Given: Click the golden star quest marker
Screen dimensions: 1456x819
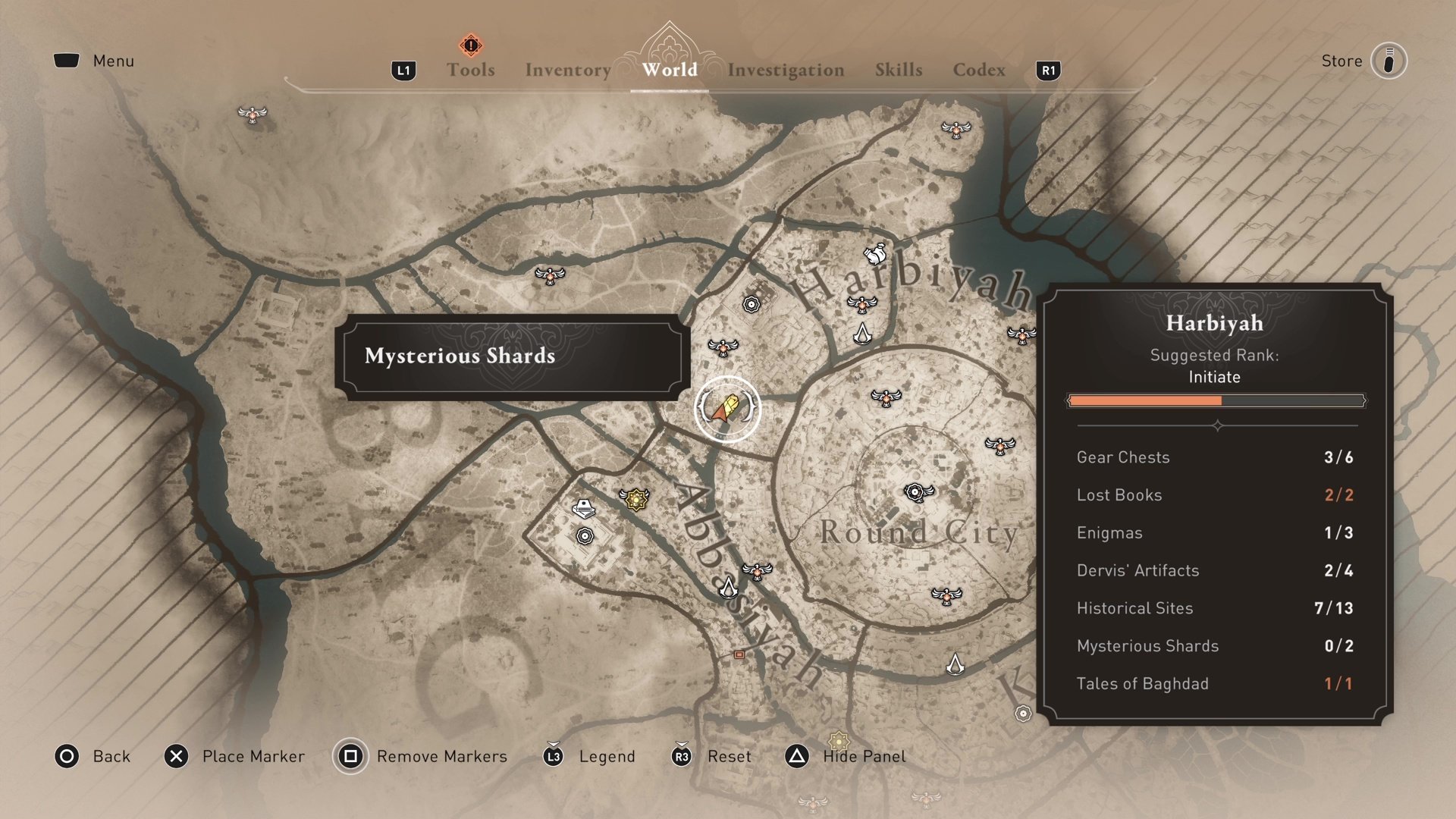Looking at the screenshot, I should (635, 499).
